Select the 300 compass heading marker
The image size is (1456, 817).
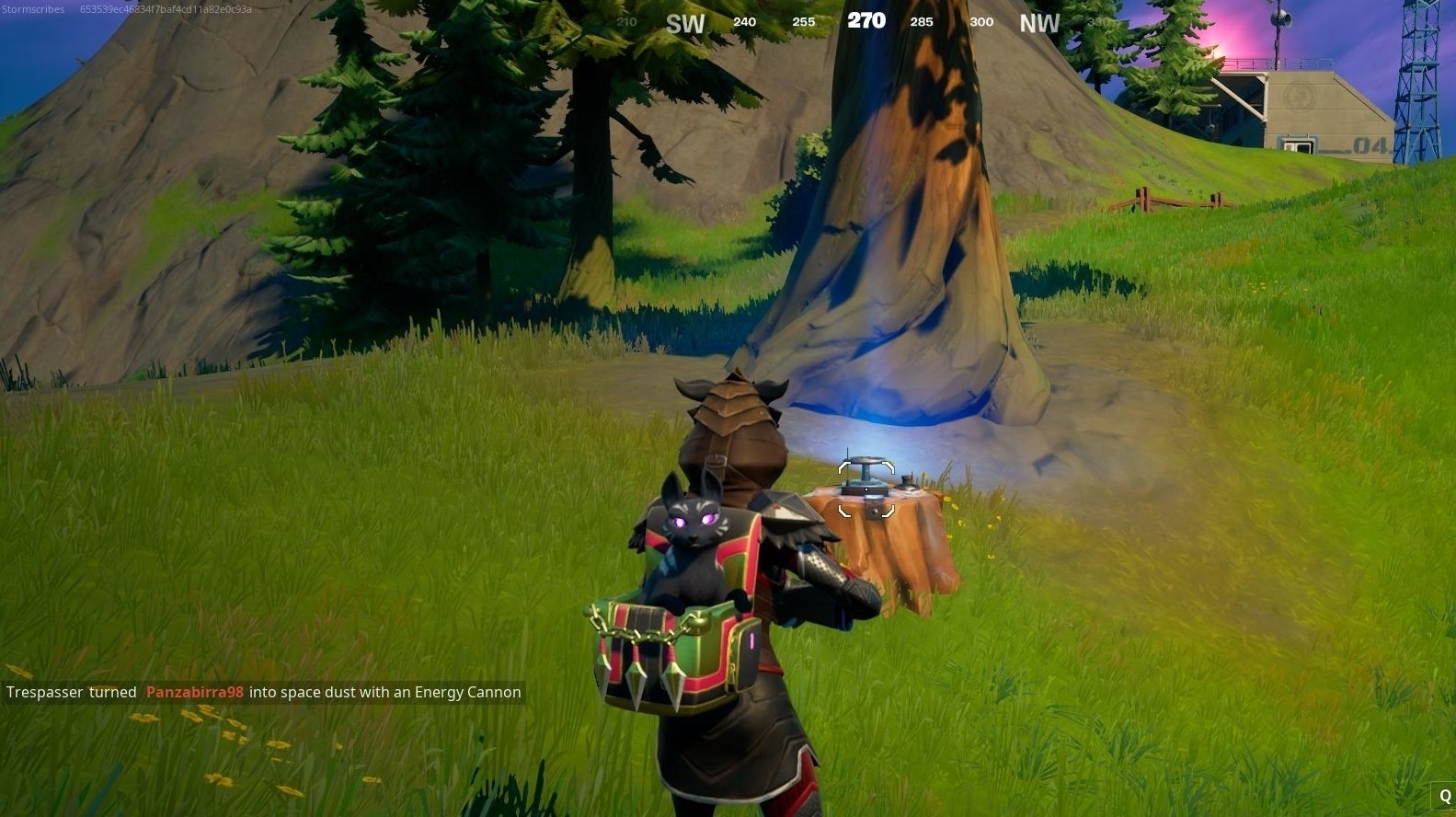[x=981, y=22]
